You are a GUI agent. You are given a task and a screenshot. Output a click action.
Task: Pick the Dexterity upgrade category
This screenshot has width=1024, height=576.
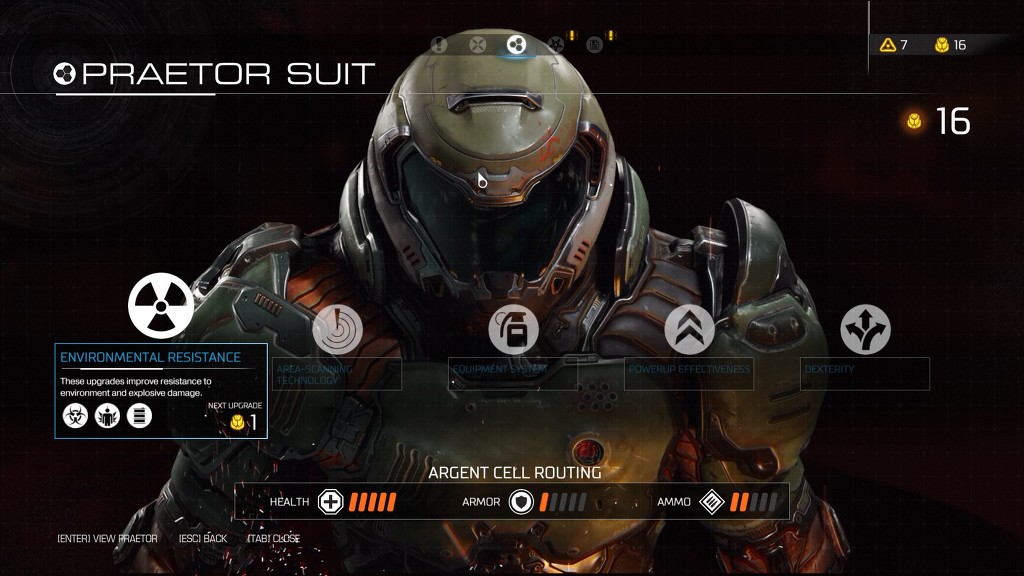click(865, 329)
